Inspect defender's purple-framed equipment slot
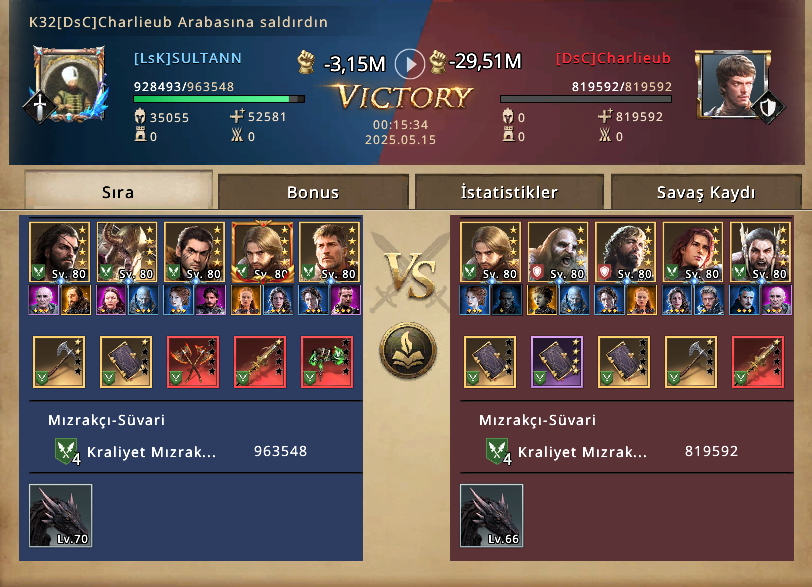 (x=557, y=361)
